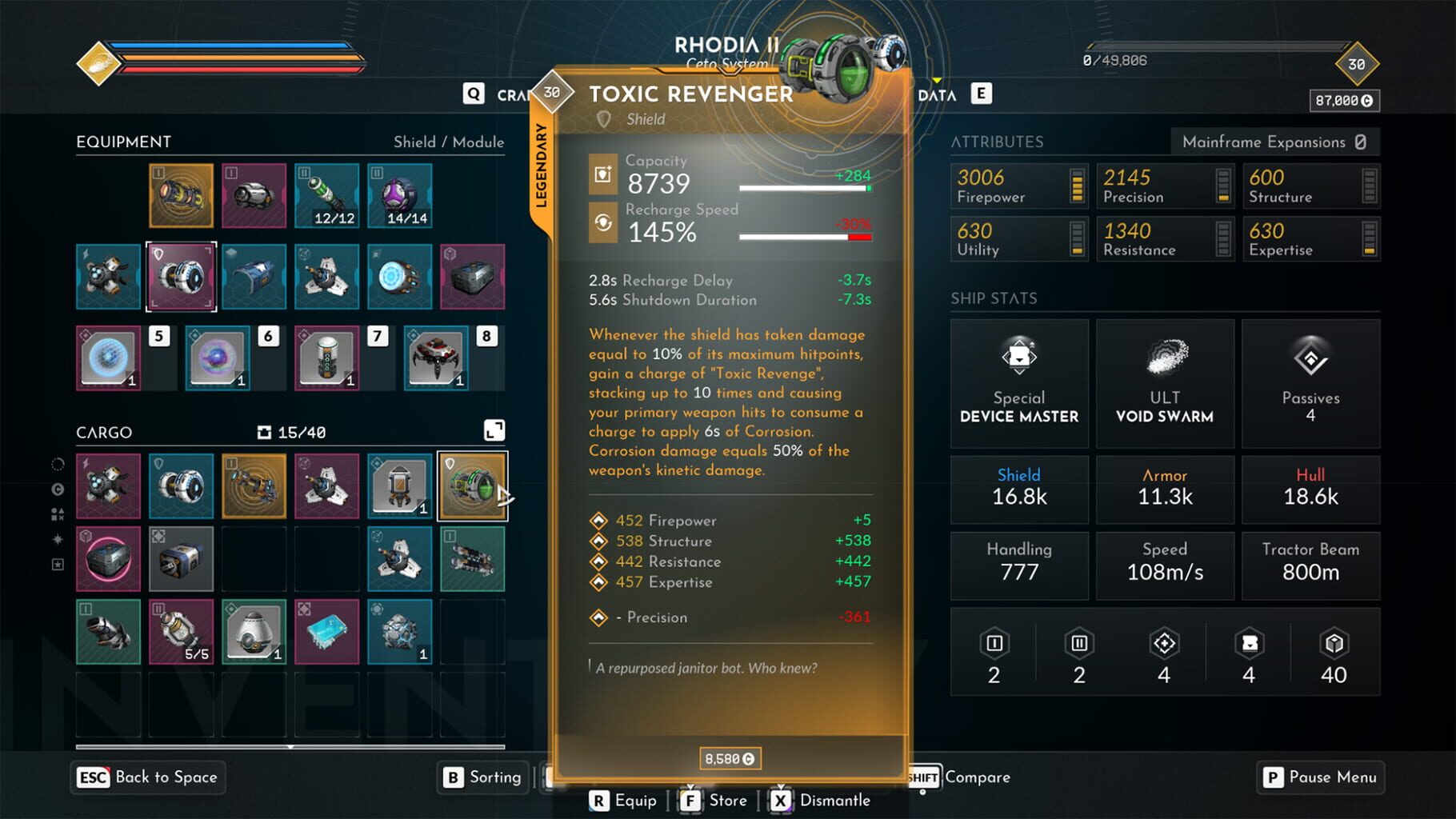Click the Capacity progress bar of the shield
The width and height of the screenshot is (1456, 819).
[804, 190]
